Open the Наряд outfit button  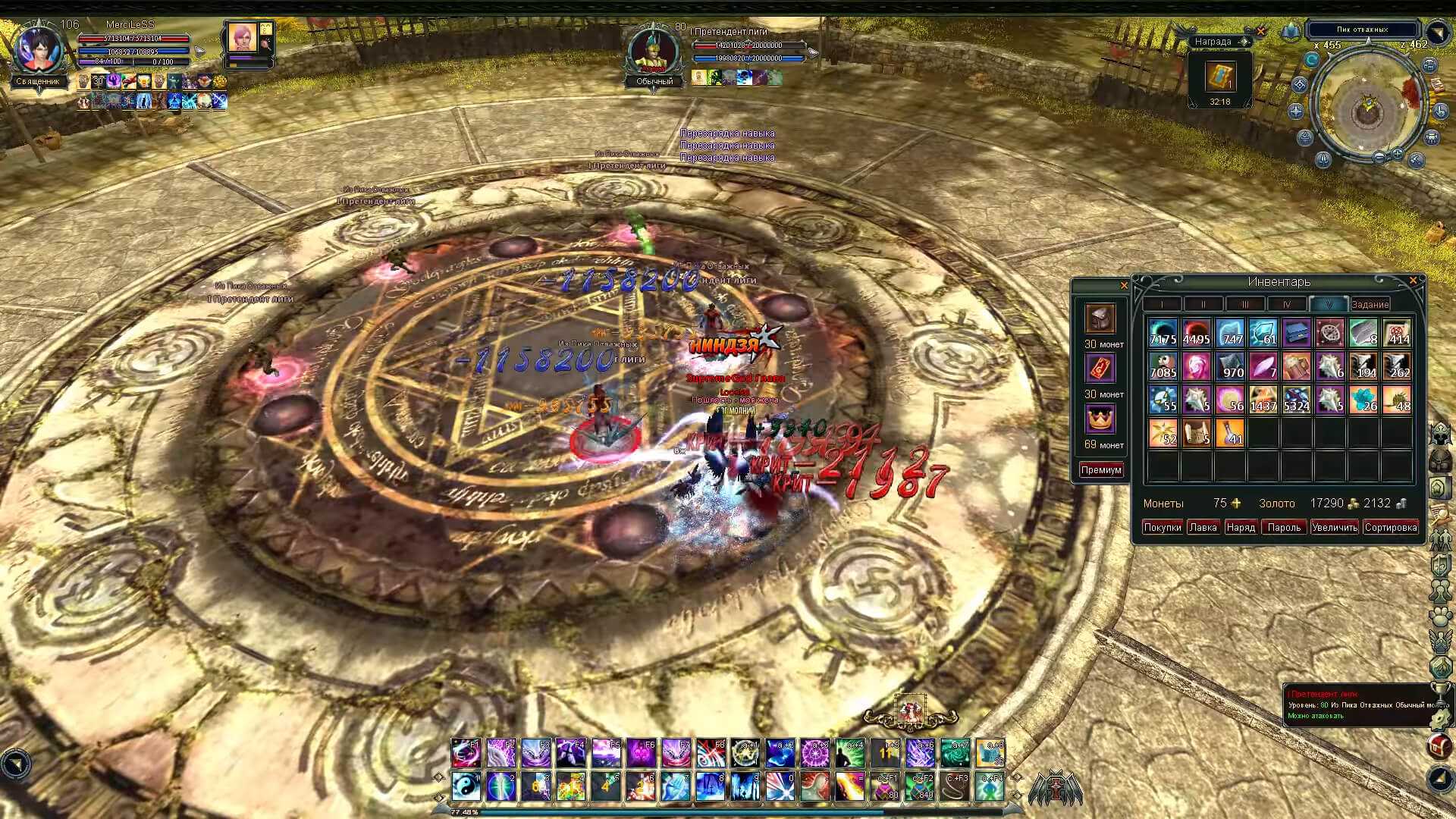coord(1241,527)
